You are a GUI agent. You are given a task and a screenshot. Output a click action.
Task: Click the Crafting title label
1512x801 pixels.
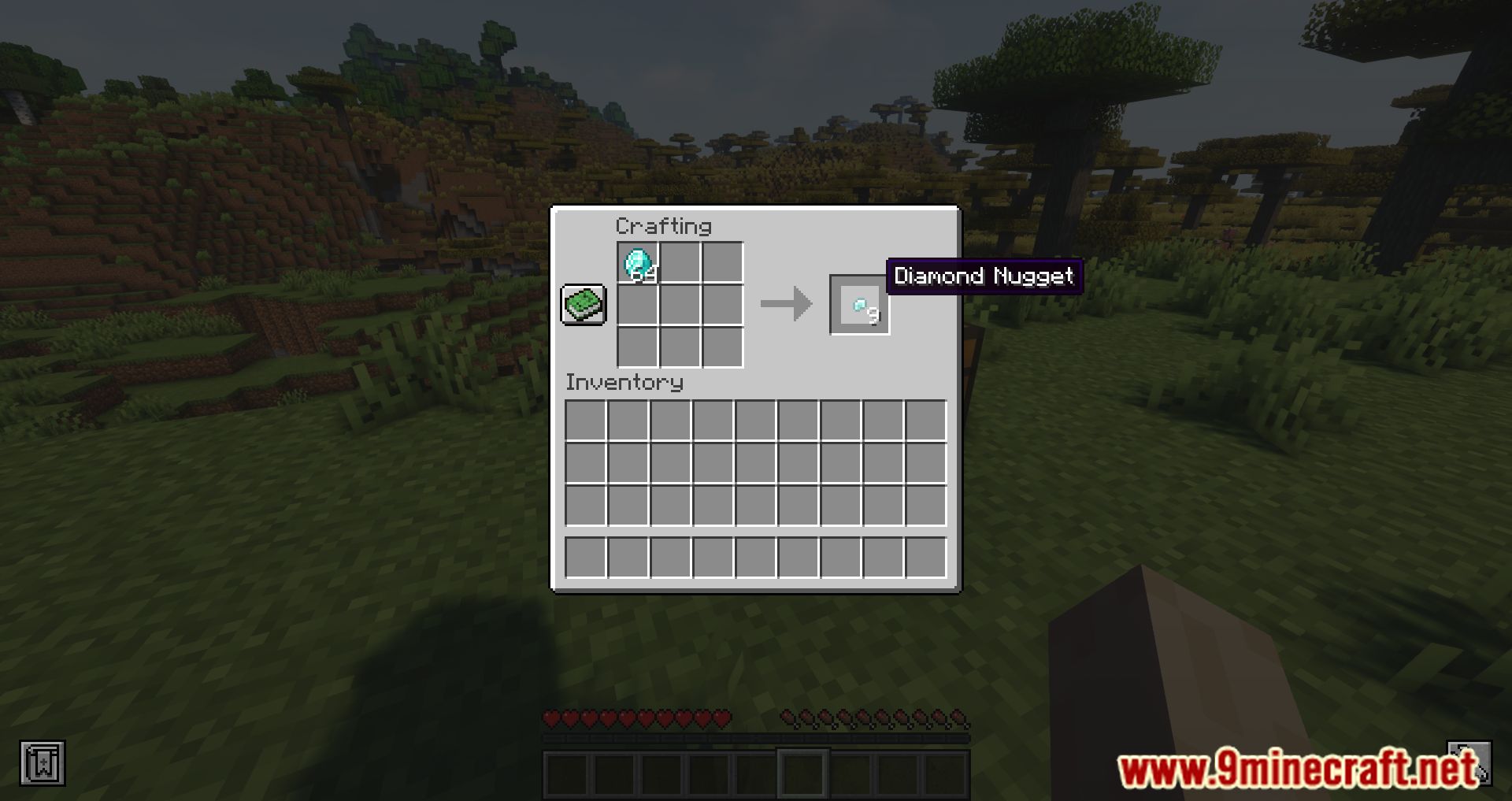coord(663,227)
